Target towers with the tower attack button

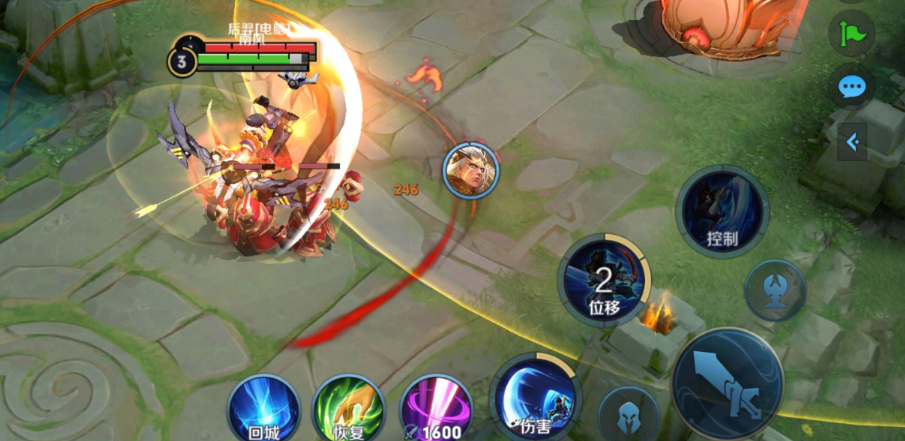pyautogui.click(x=775, y=291)
